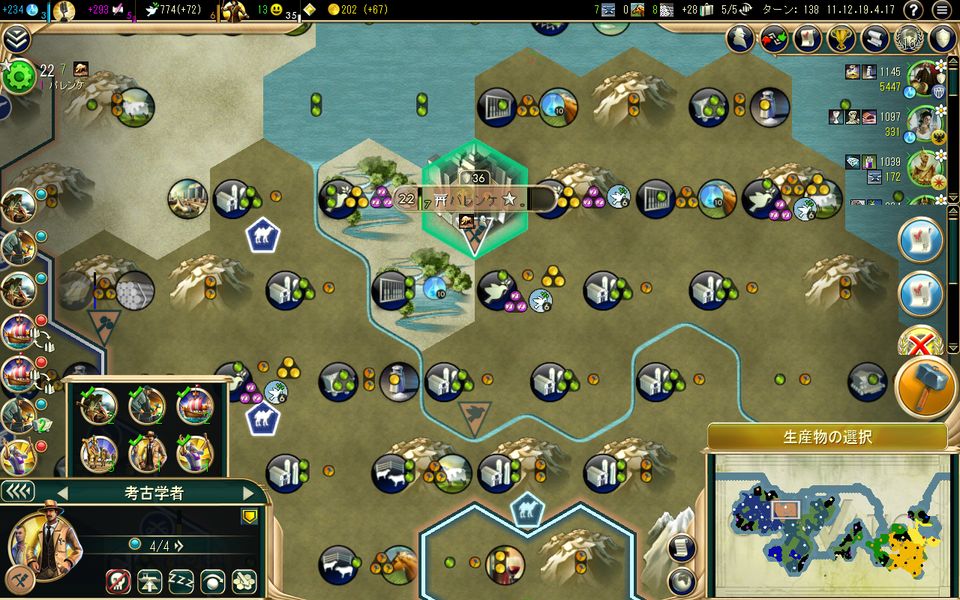Click 生産物の選択 choose production banner
This screenshot has width=960, height=600.
point(826,438)
